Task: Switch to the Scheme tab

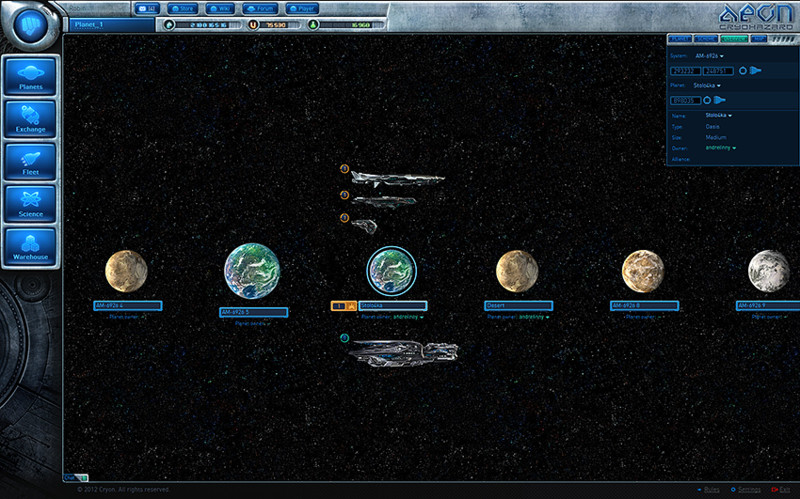Action: [706, 38]
